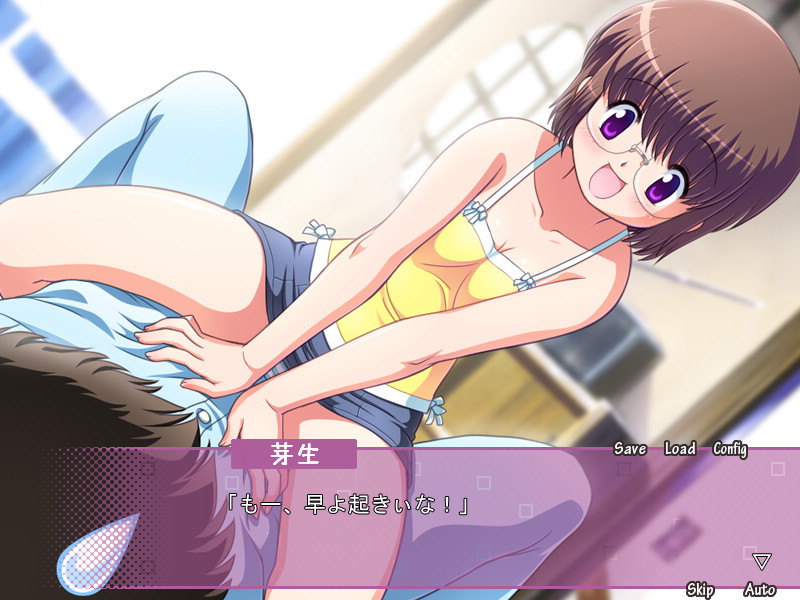The height and width of the screenshot is (600, 800).
Task: Toggle Auto text advance
Action: point(760,589)
